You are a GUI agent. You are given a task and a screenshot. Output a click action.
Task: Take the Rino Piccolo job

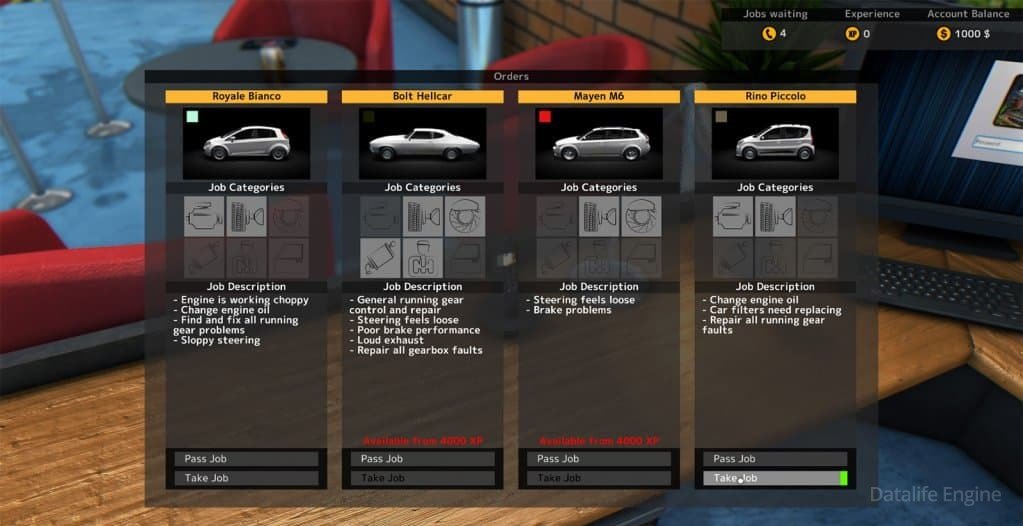[x=774, y=478]
